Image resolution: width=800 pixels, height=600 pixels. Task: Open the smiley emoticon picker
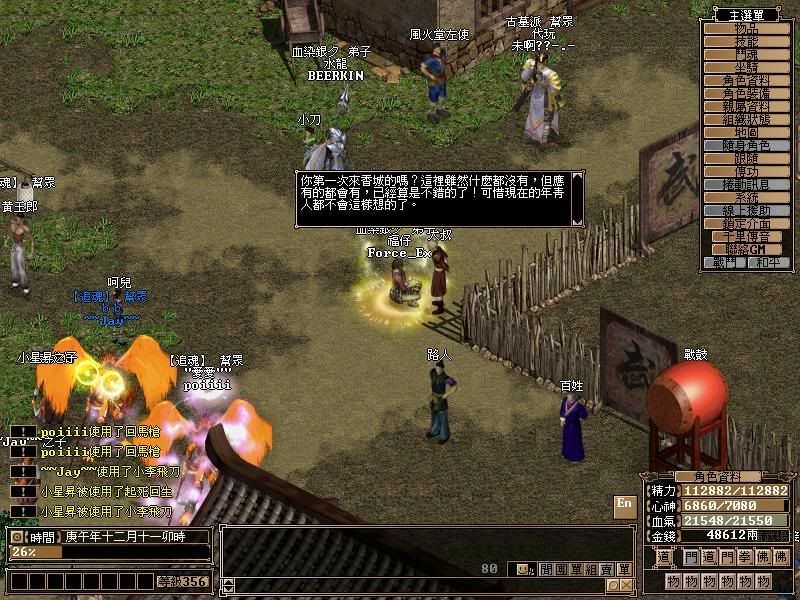(x=521, y=569)
